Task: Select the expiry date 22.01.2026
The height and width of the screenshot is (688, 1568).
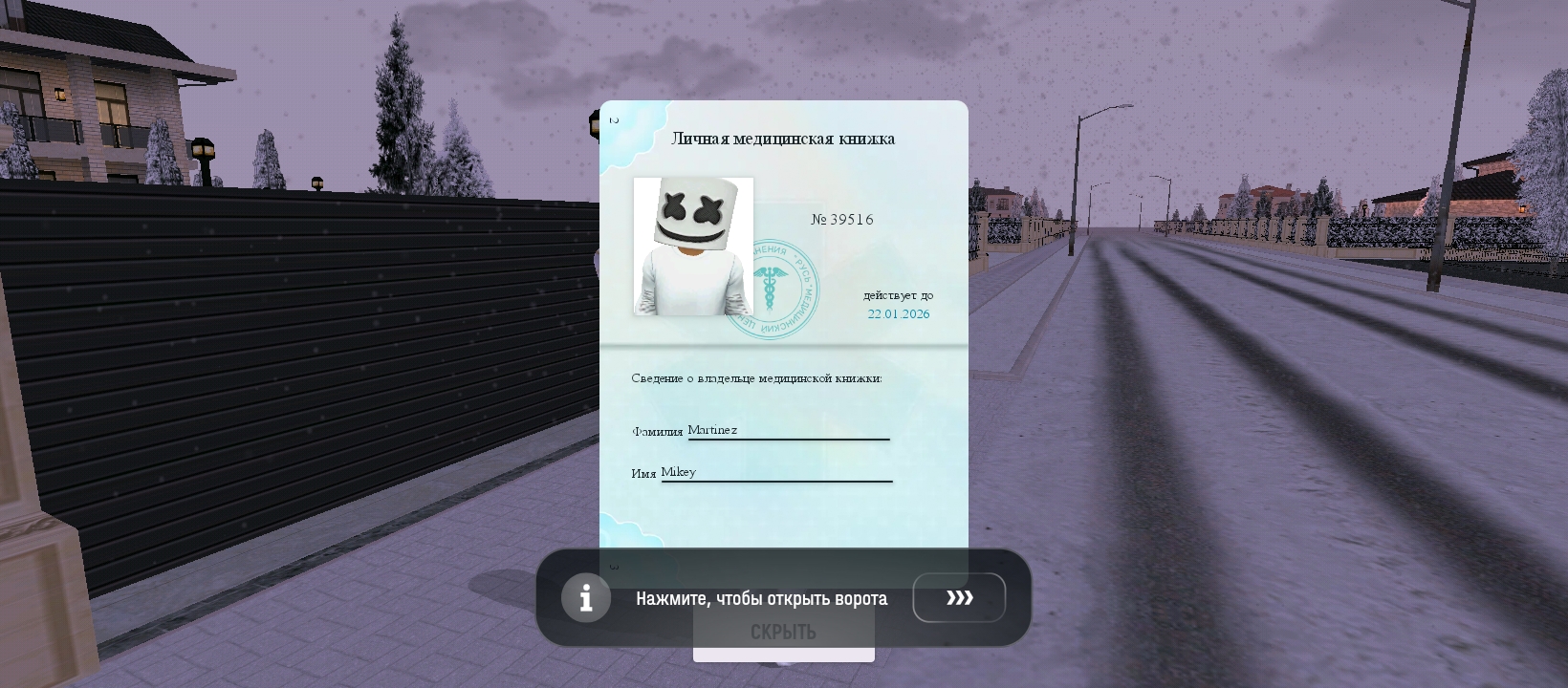Action: click(x=897, y=313)
